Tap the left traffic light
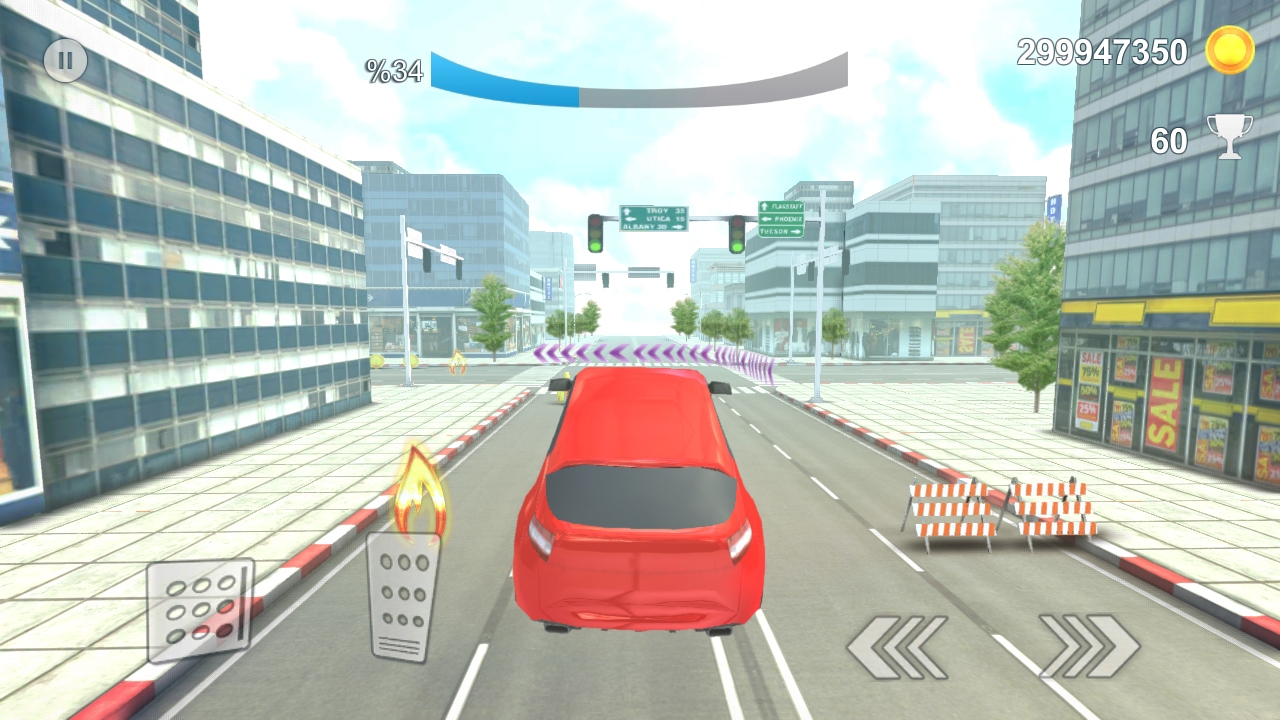The width and height of the screenshot is (1280, 720). coord(595,232)
